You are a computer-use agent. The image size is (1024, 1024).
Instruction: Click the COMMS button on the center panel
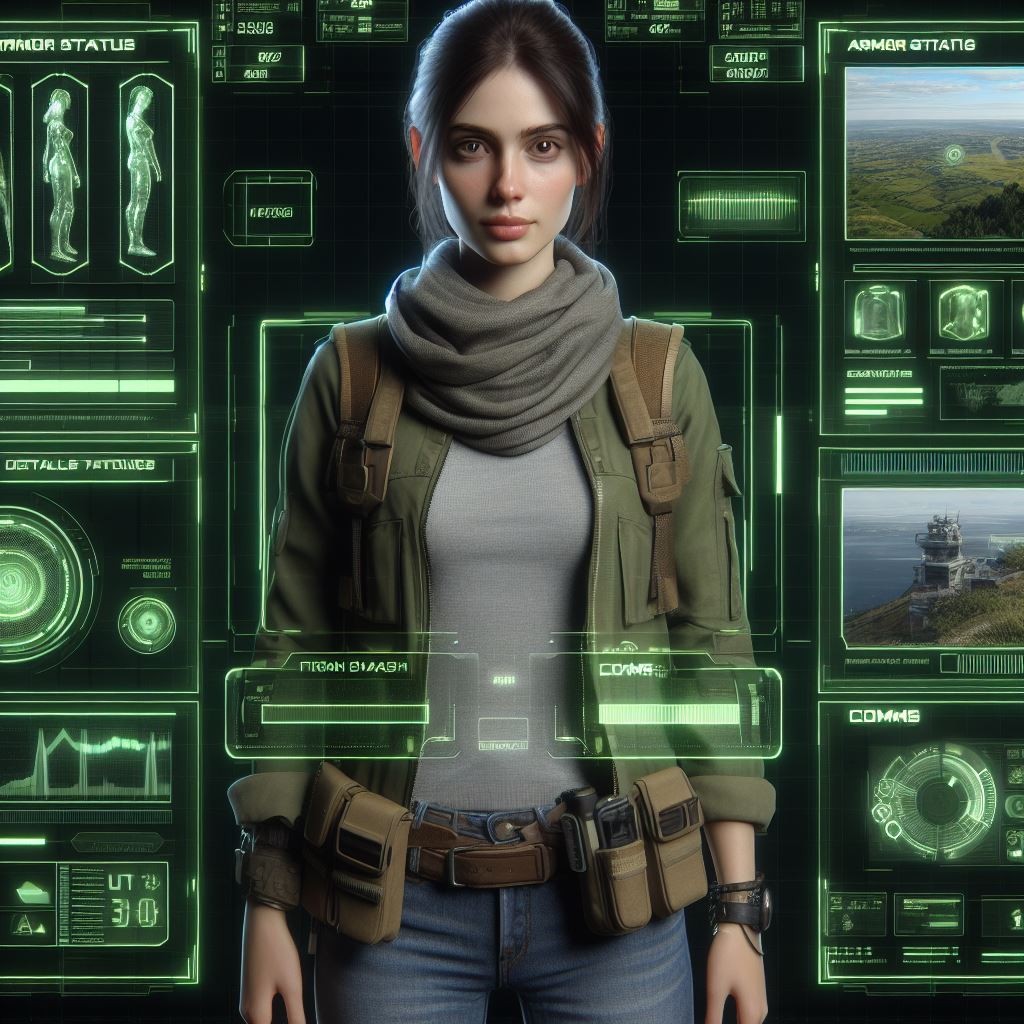click(628, 670)
